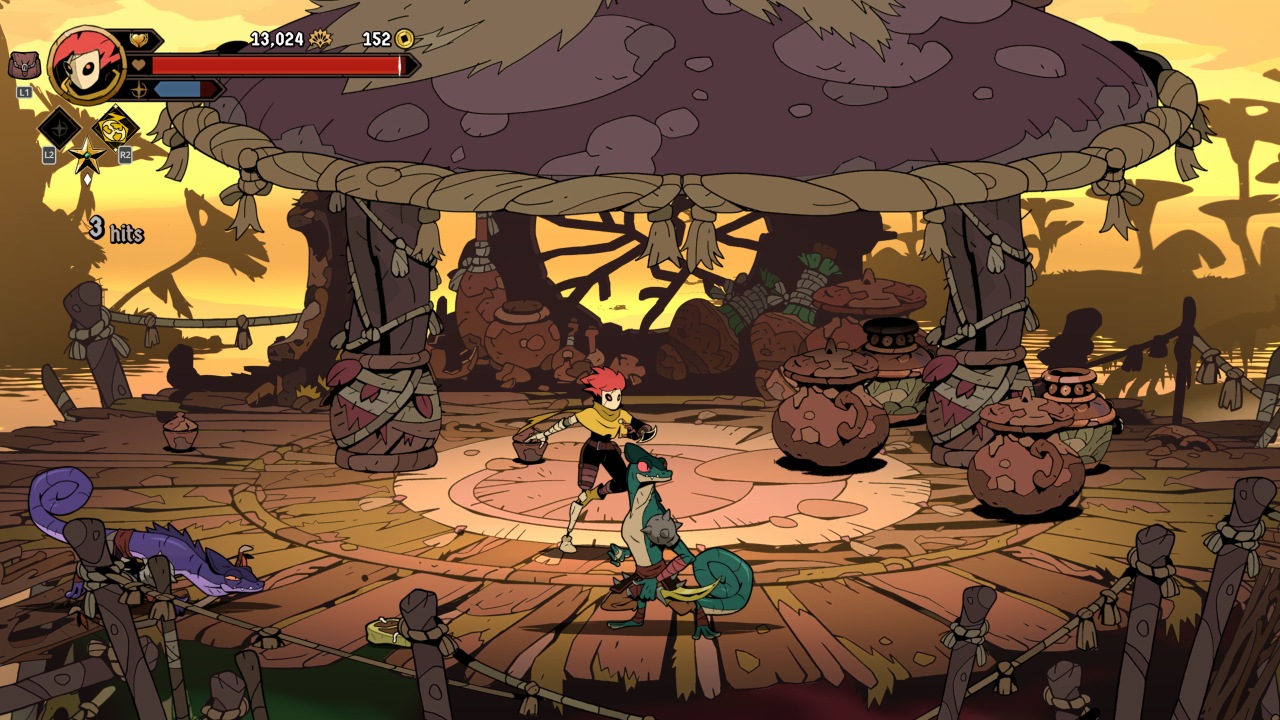Open the leather satchel bag icon
This screenshot has width=1280, height=720.
pyautogui.click(x=22, y=66)
